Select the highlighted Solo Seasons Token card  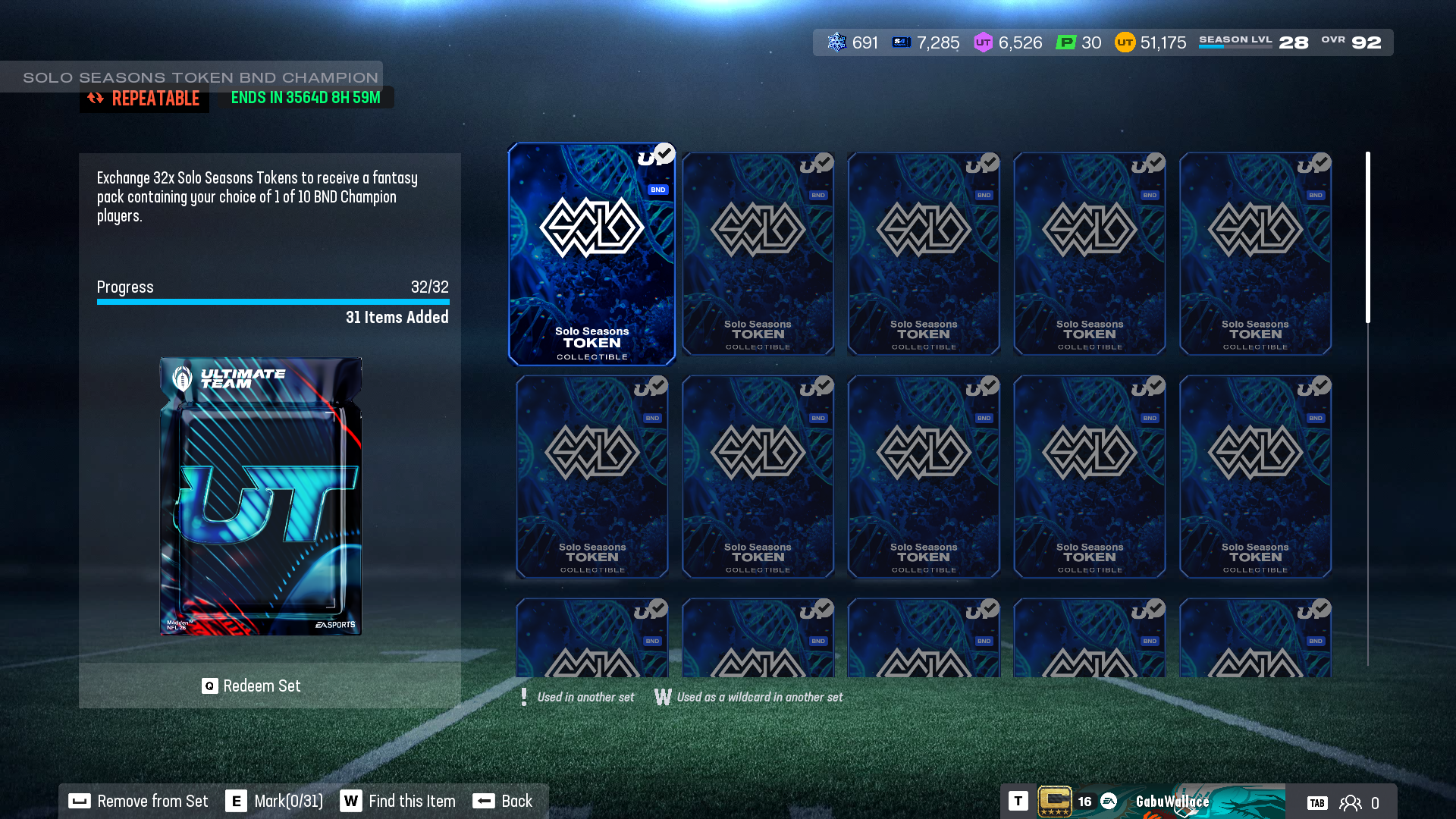point(591,254)
